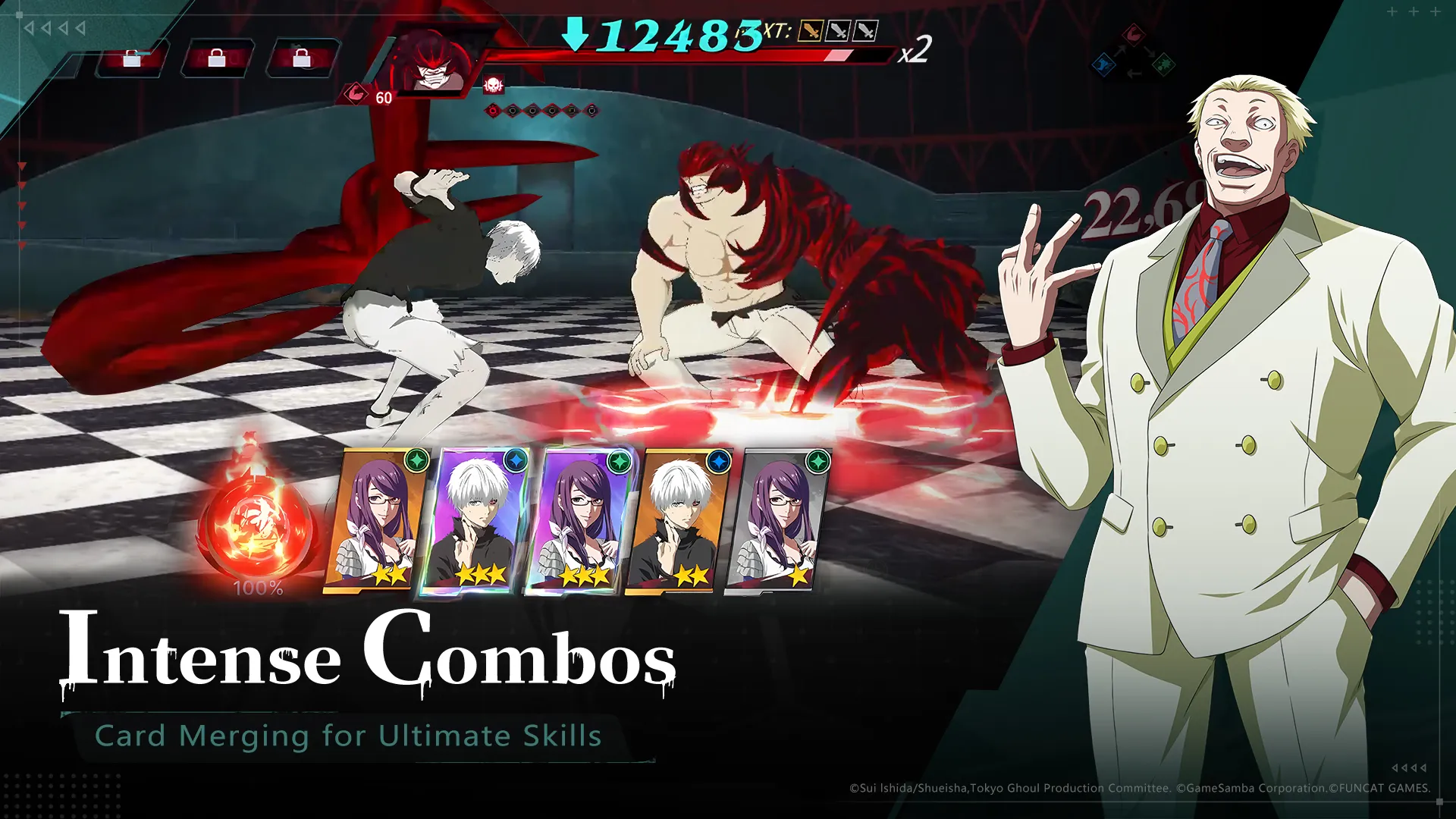1456x819 pixels.
Task: Select the green element diamond in the affinity triangle
Action: click(1163, 64)
